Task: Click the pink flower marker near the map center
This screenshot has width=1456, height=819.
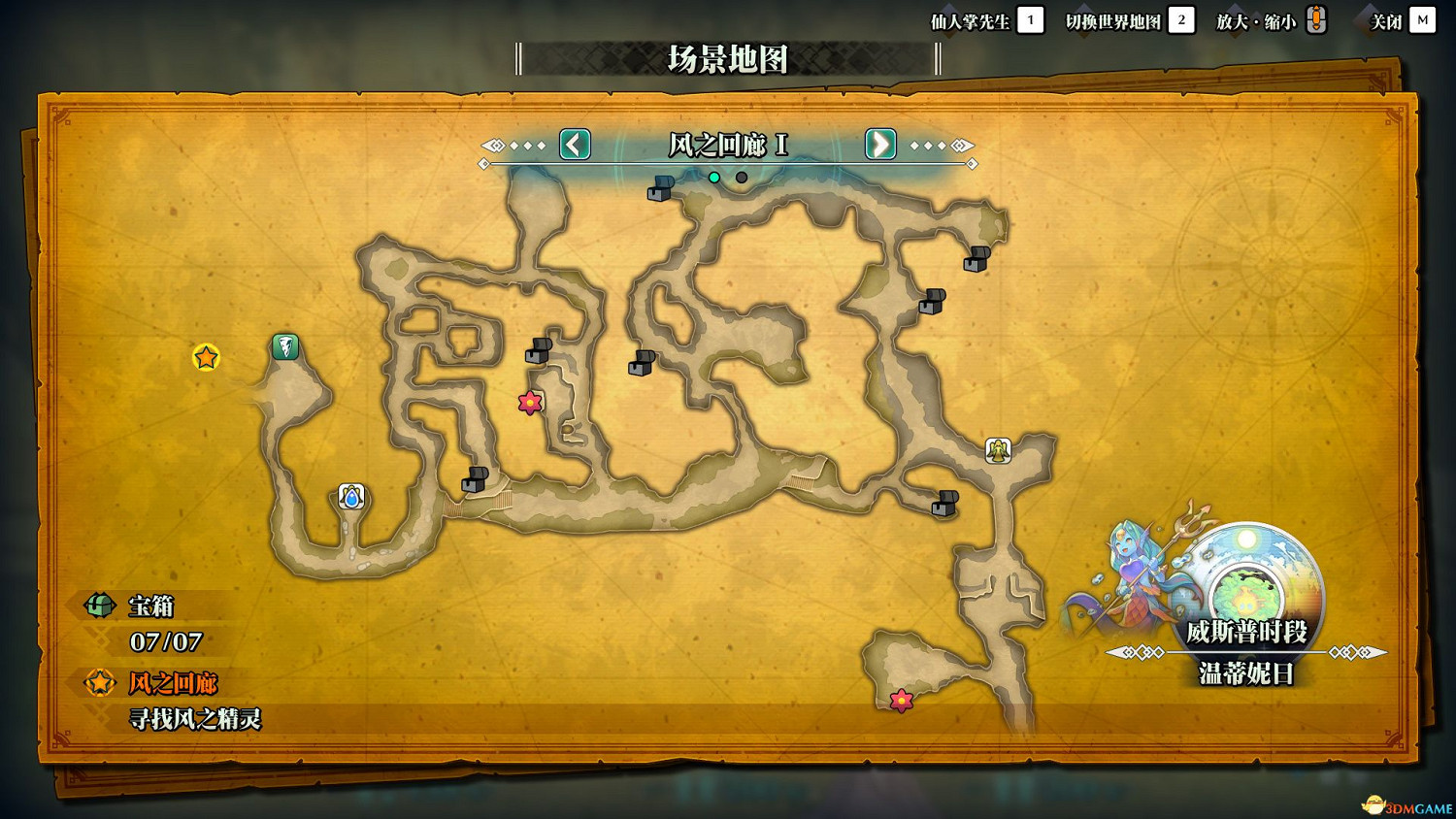Action: [x=529, y=402]
